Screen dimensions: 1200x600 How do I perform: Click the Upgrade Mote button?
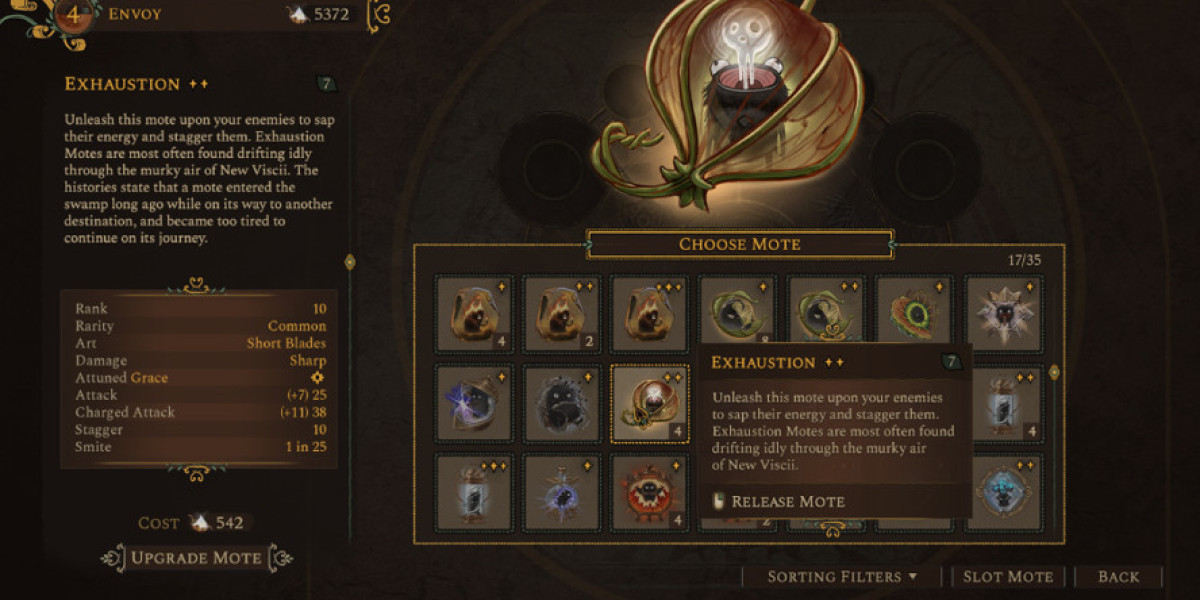(x=196, y=558)
